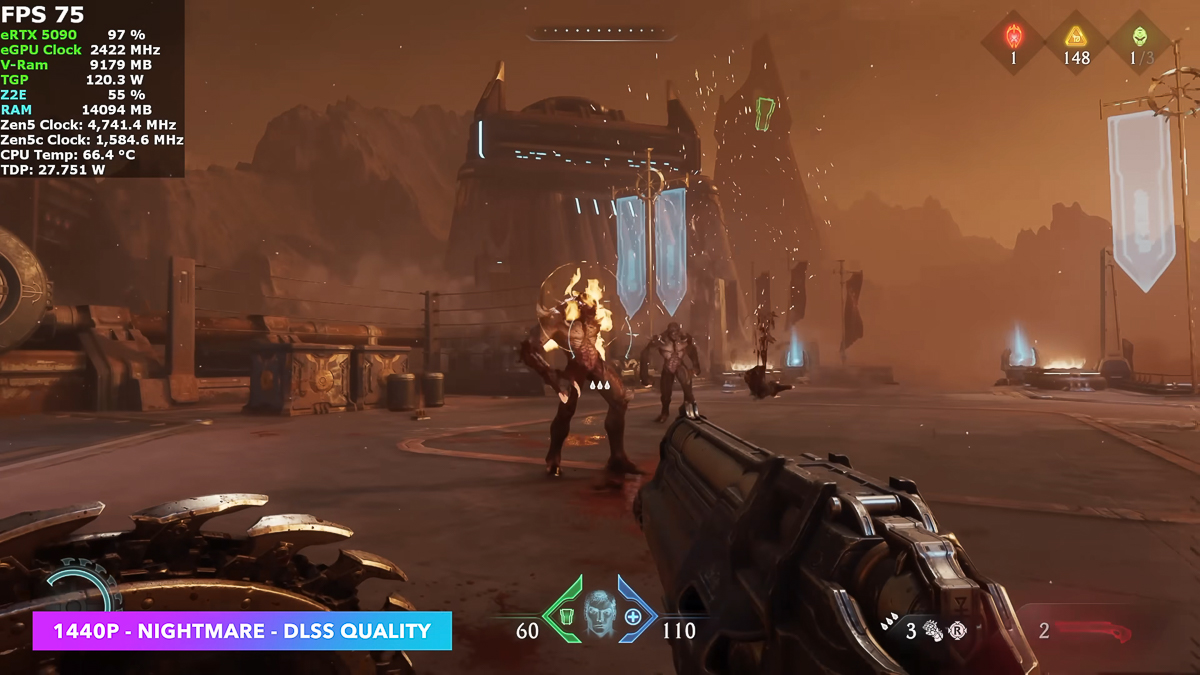This screenshot has height=675, width=1200.
Task: Select the green helmet extra-life icon
Action: tap(1140, 37)
